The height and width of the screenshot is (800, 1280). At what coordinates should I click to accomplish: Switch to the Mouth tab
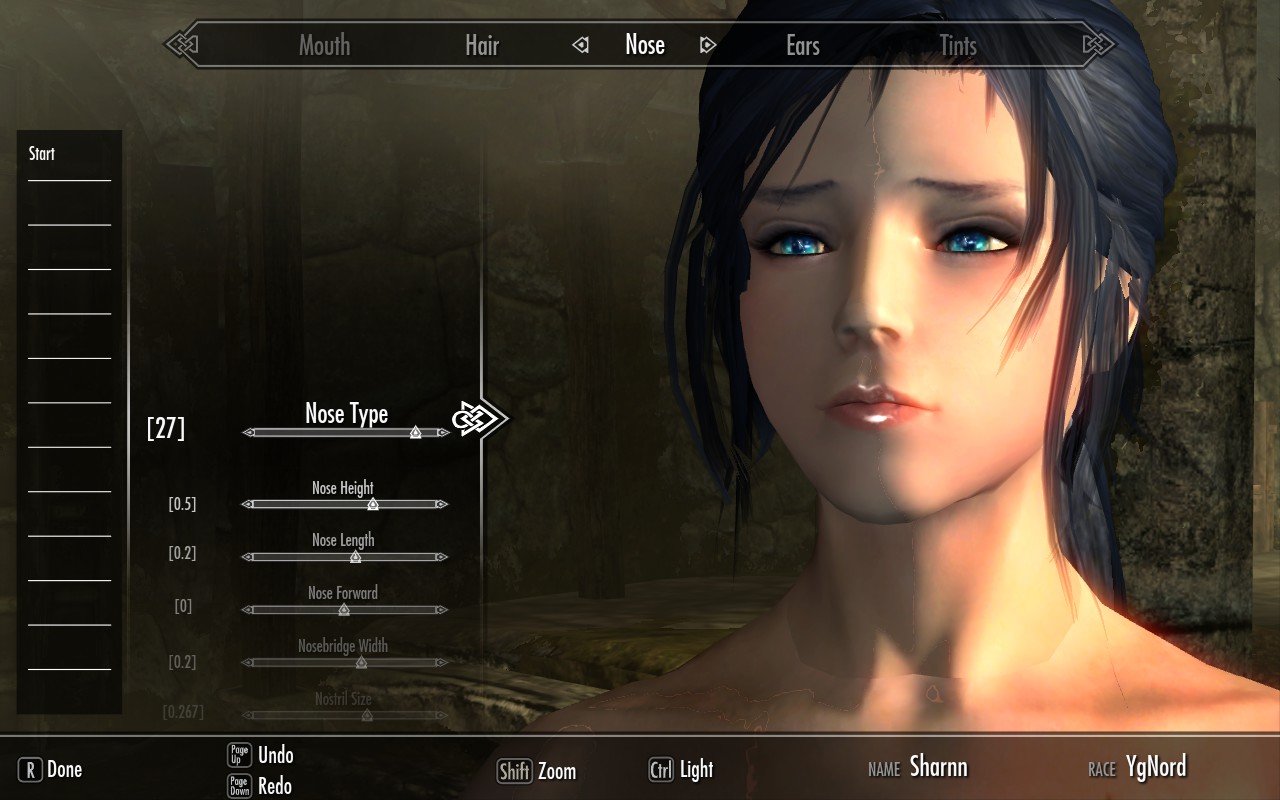coord(324,45)
